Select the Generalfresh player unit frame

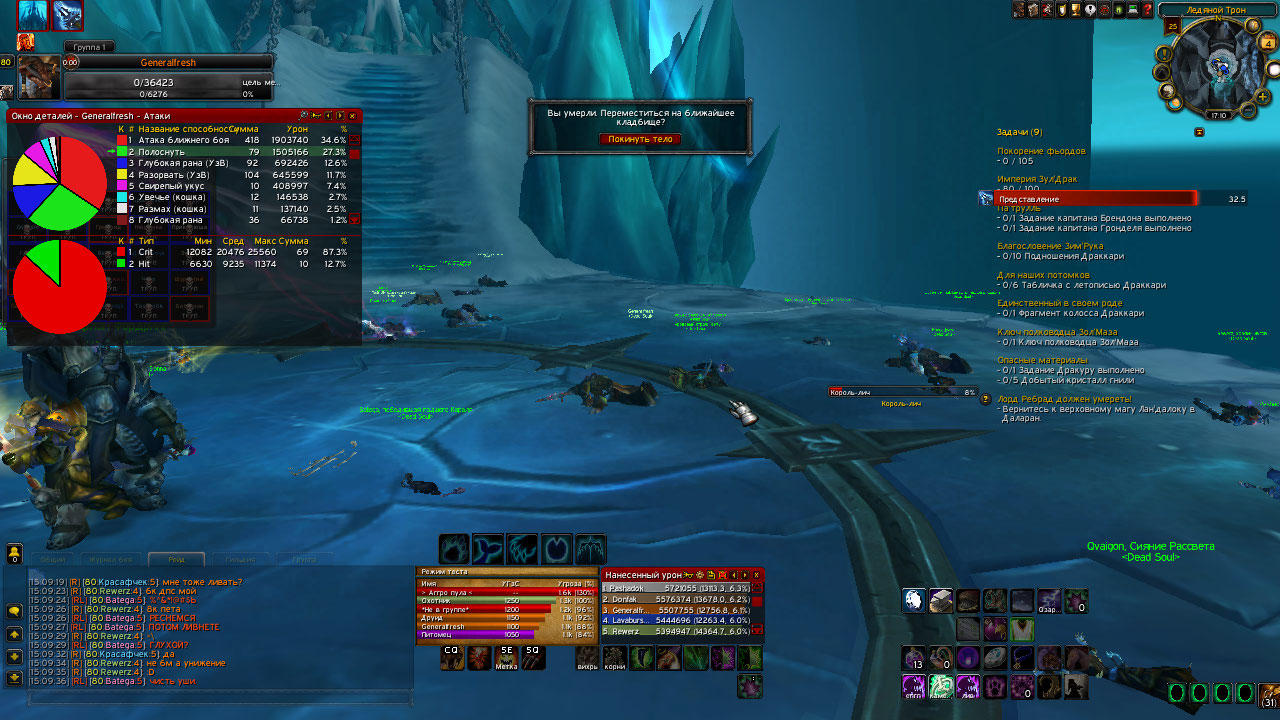(166, 62)
